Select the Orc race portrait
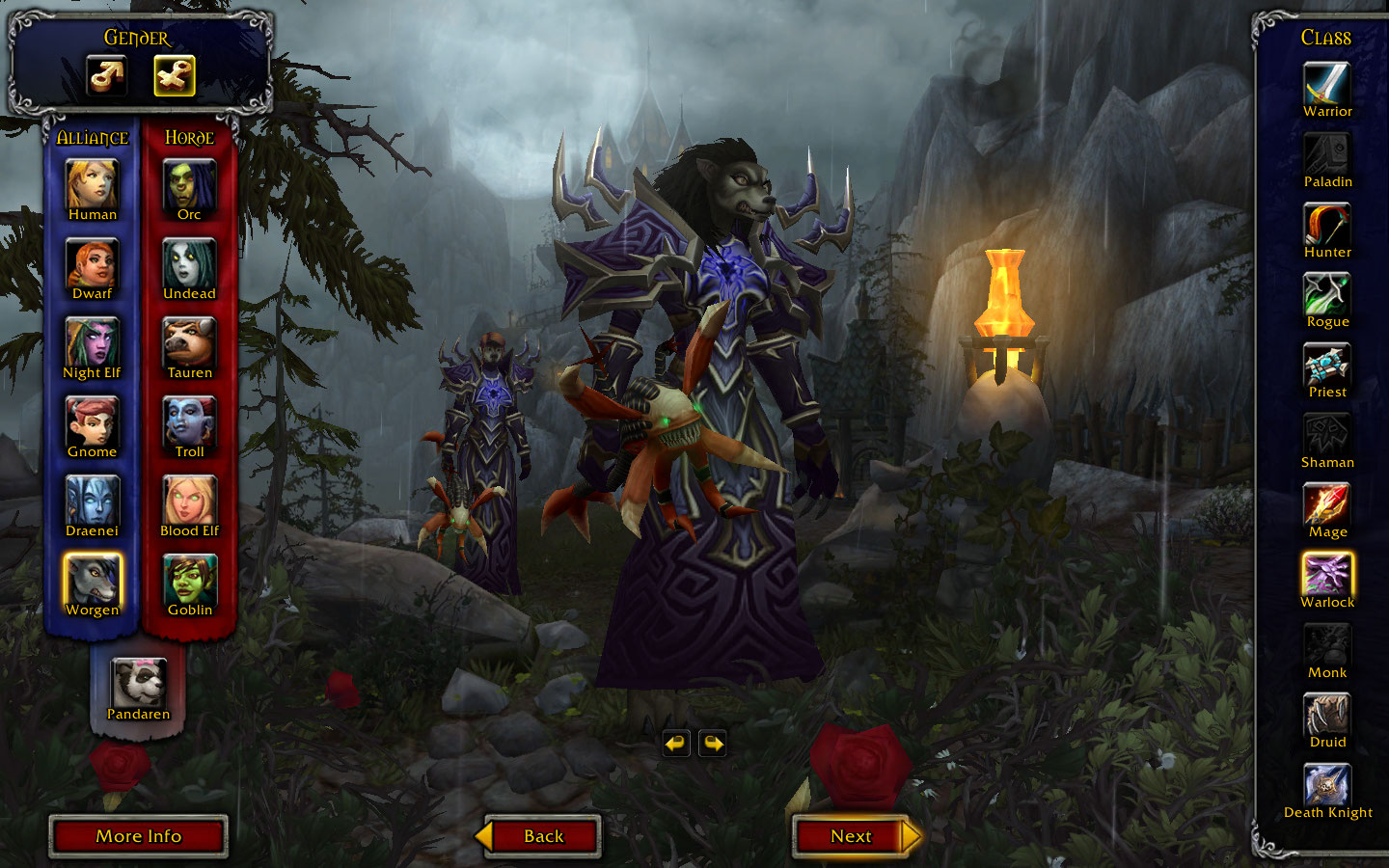Screen dimensions: 1389x868 189,183
